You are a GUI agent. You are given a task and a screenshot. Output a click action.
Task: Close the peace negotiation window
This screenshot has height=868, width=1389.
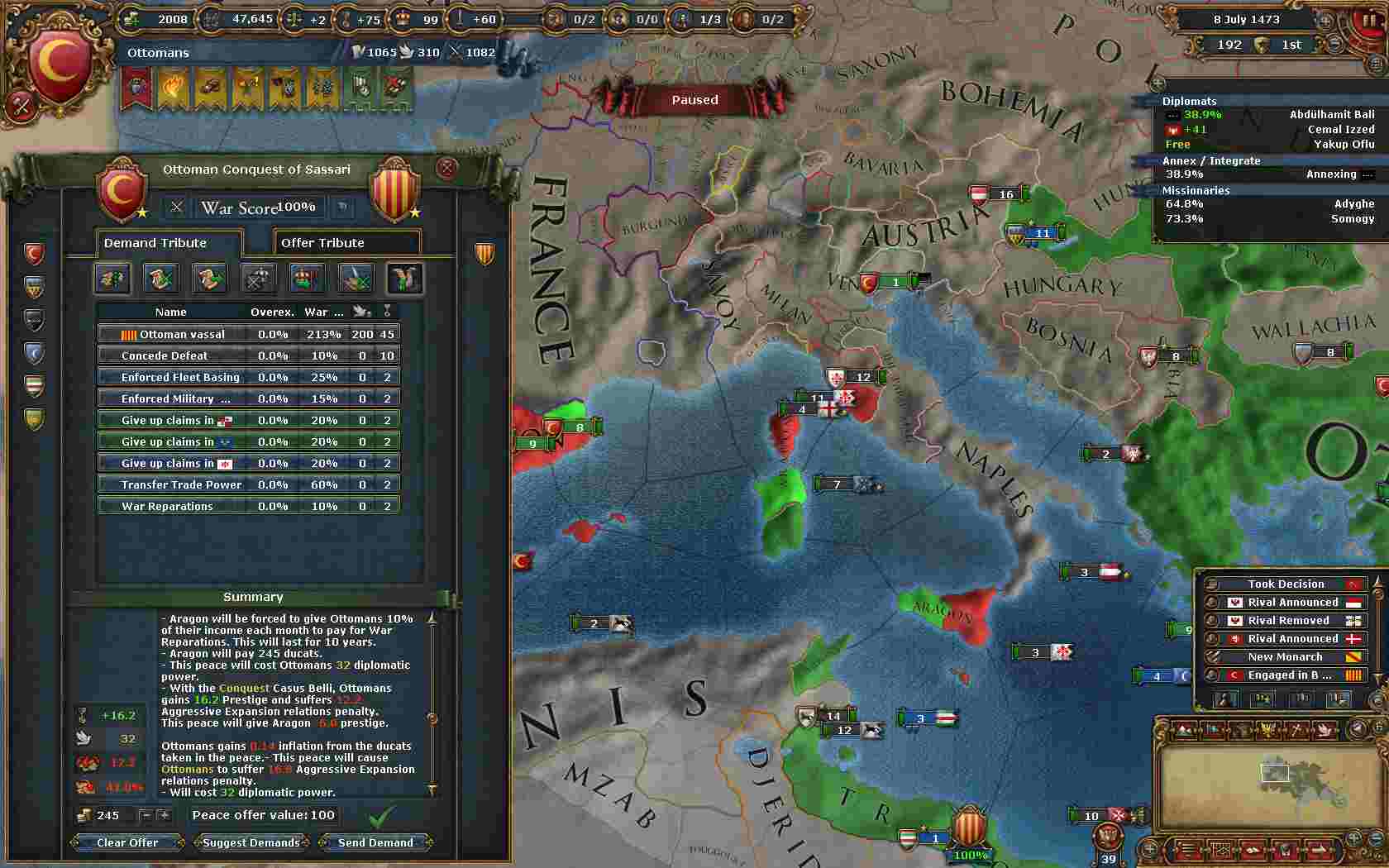pos(447,169)
